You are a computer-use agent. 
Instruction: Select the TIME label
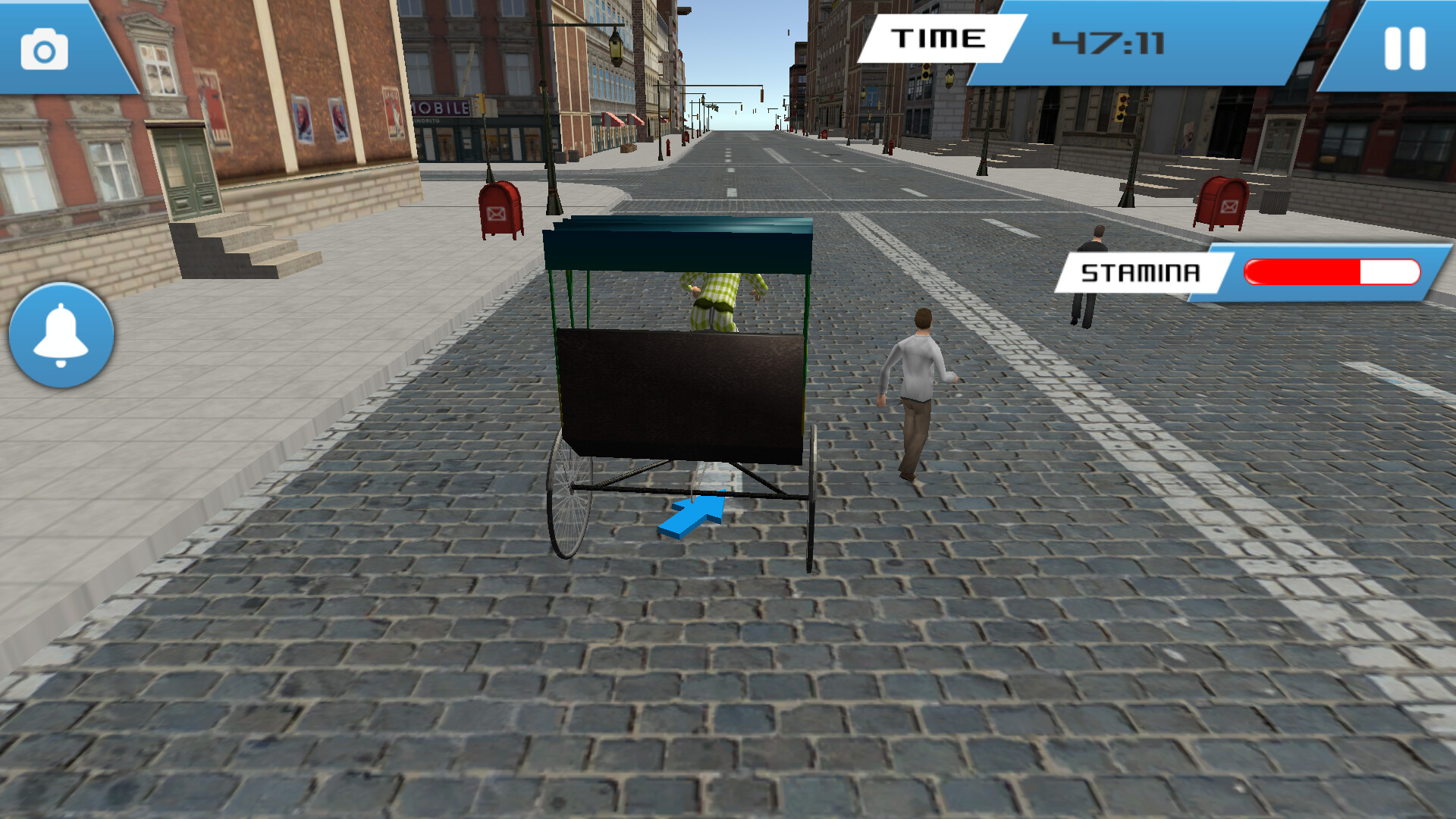pos(940,38)
